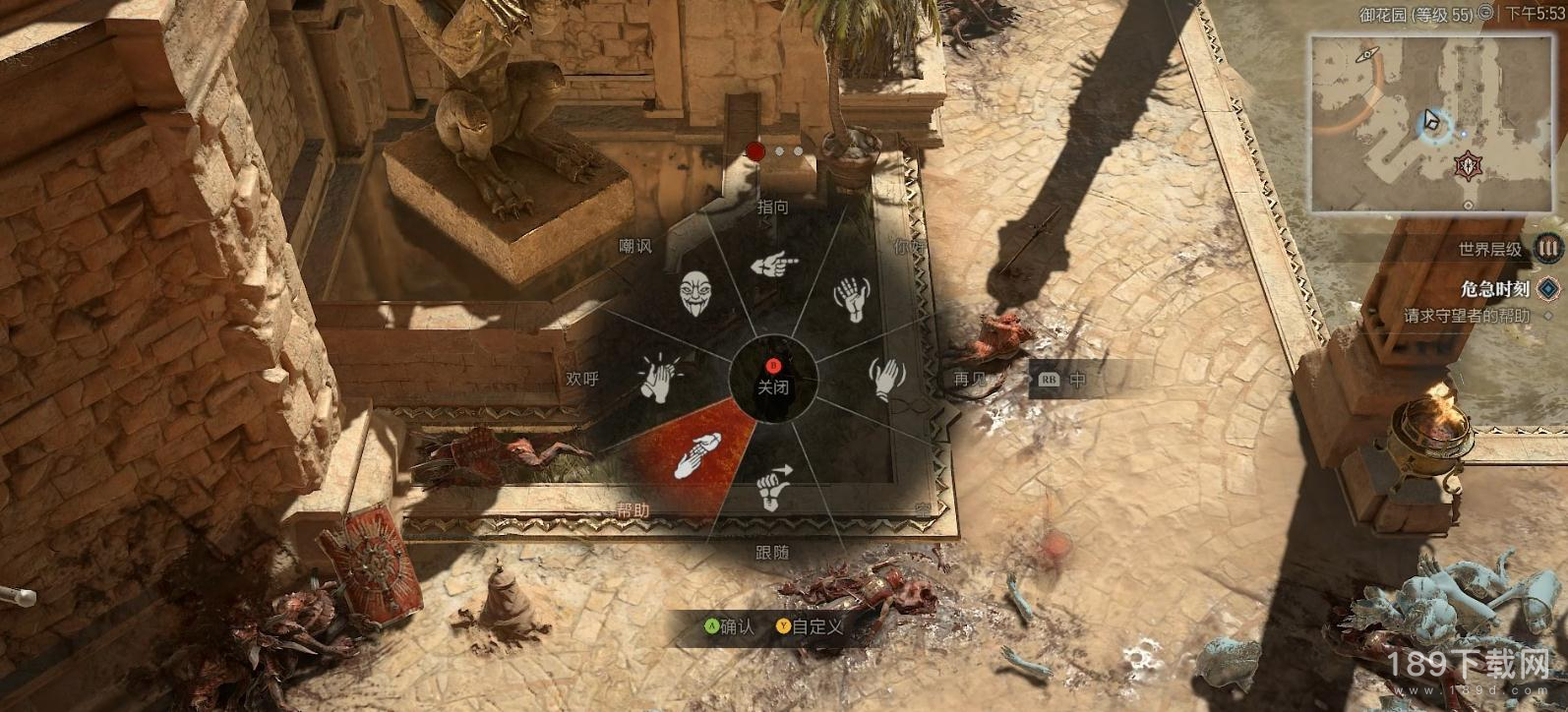
Task: Close the emote wheel via center 关闭
Action: pyautogui.click(x=773, y=380)
